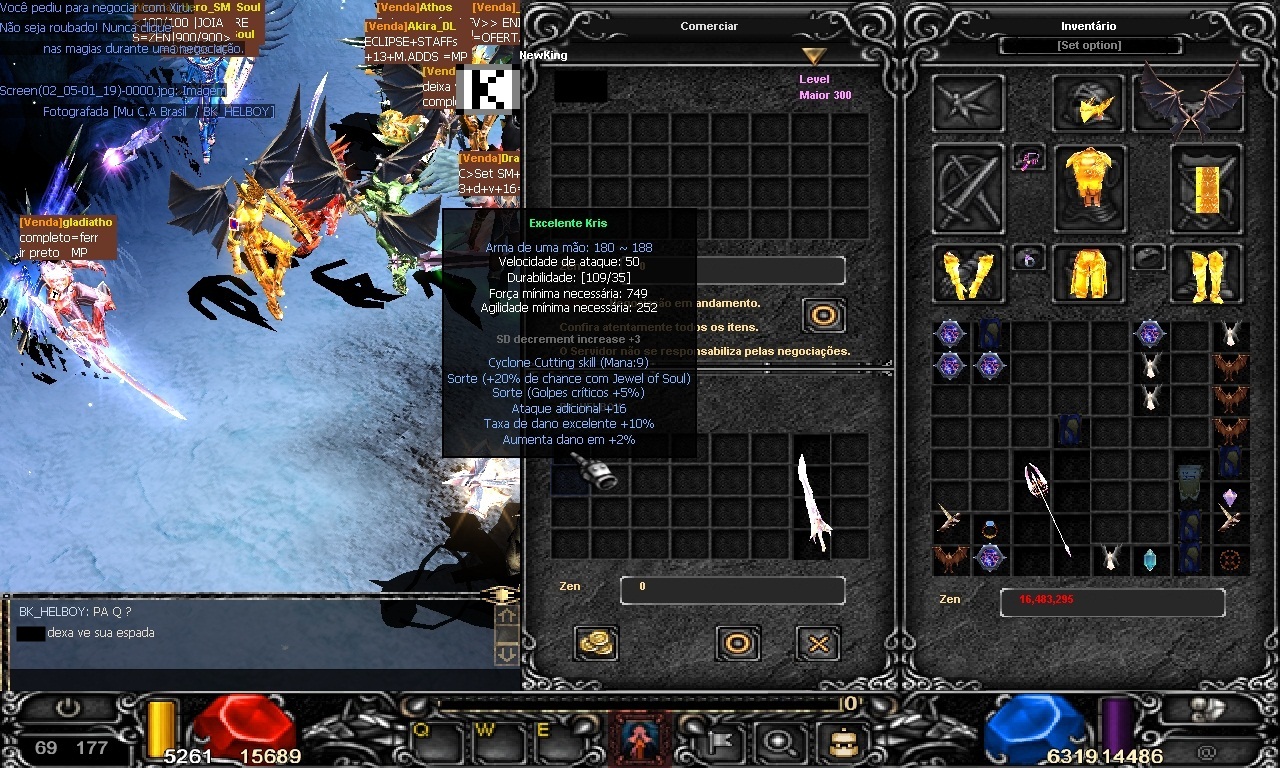
Task: Select the golden shield equipment slot
Action: 1206,187
